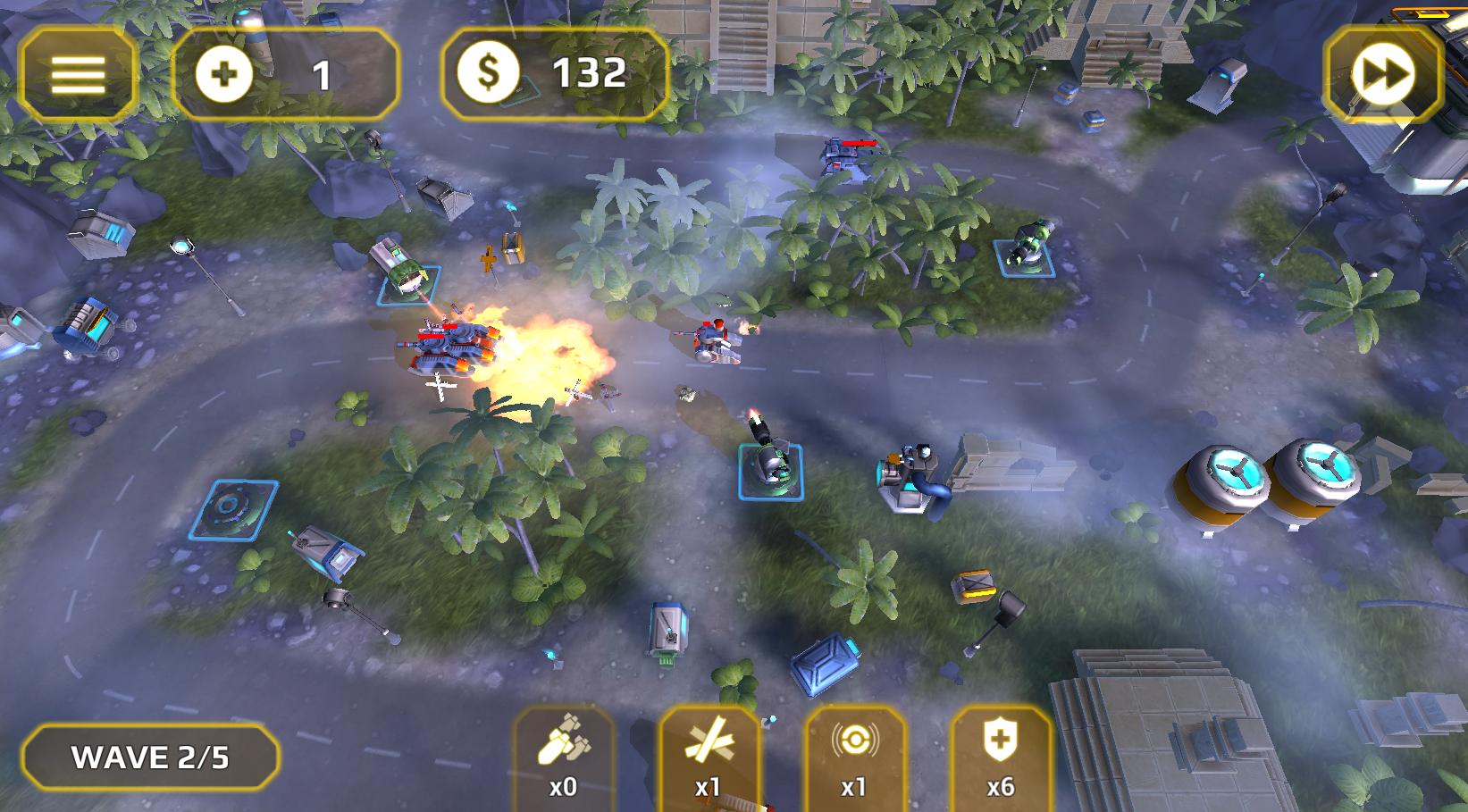Use the shield repair ability showing x6
The image size is (1468, 812).
tap(1000, 758)
